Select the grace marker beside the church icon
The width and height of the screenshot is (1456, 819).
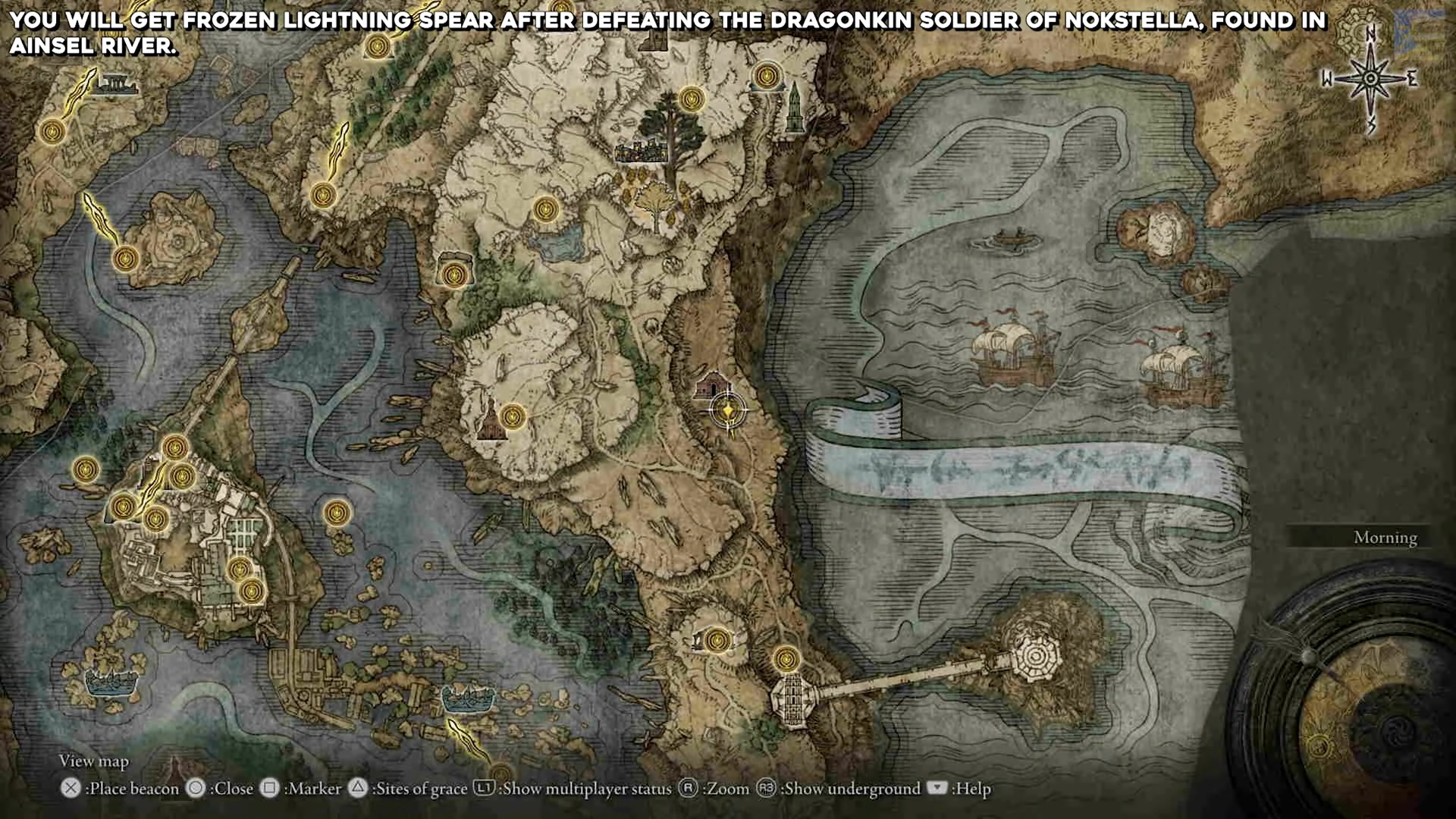(x=513, y=416)
